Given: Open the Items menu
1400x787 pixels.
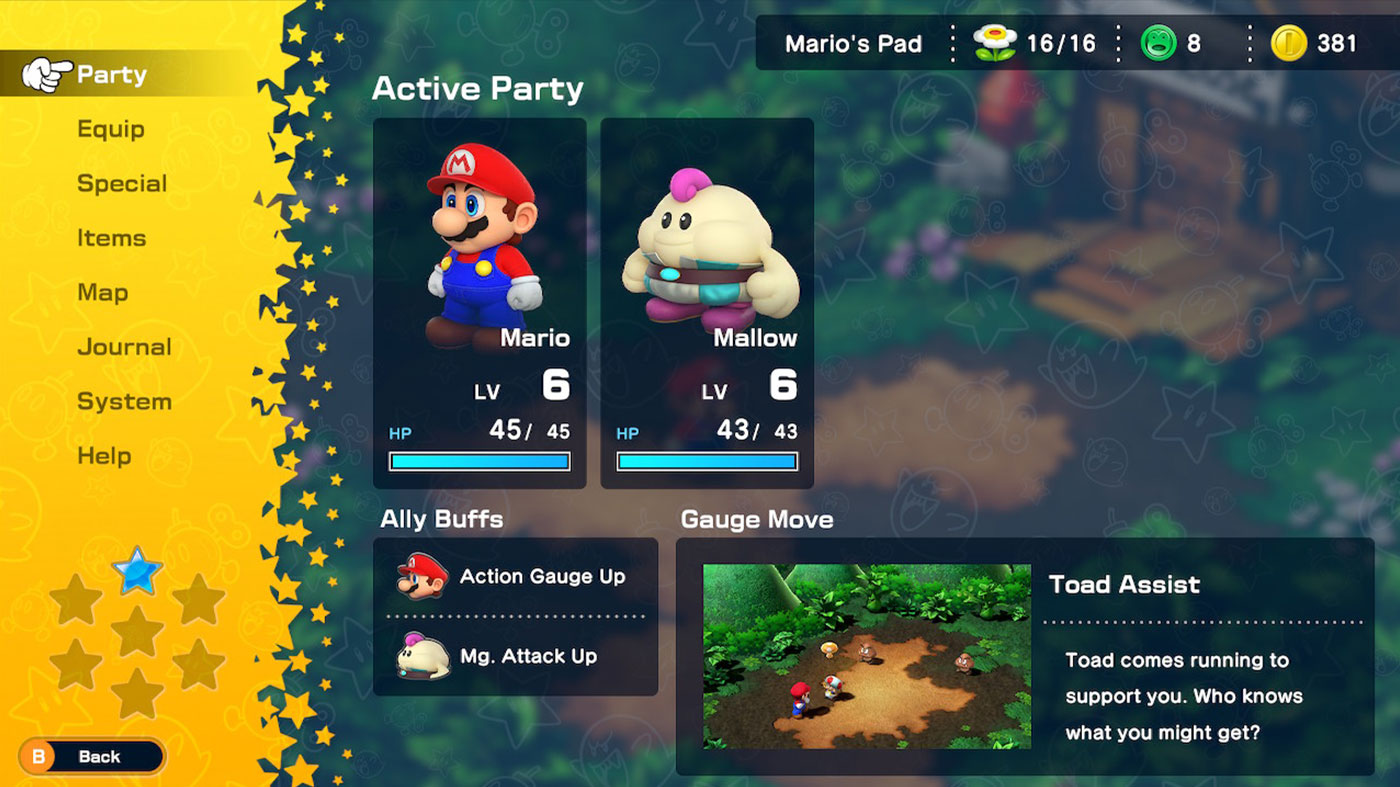Looking at the screenshot, I should coord(111,238).
